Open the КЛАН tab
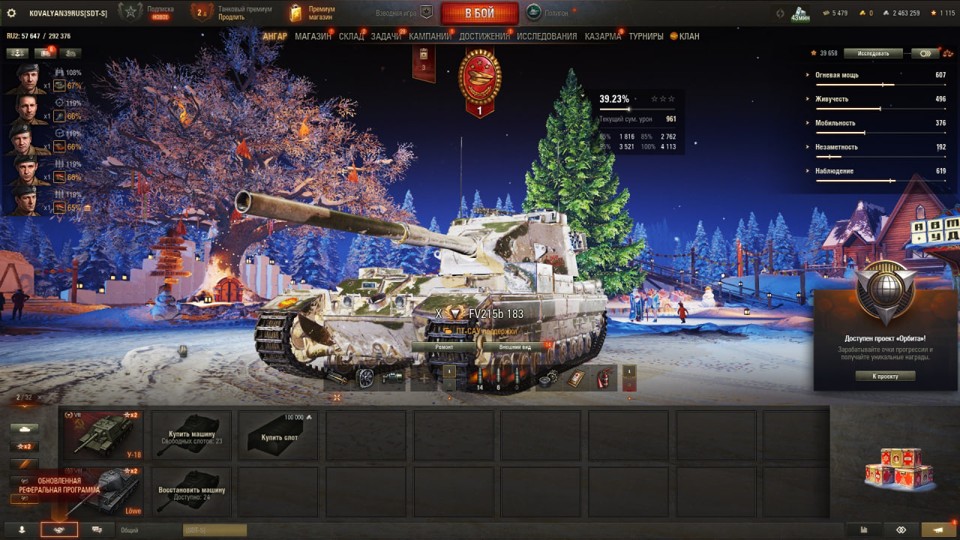Screen dimensions: 960x540 point(685,36)
